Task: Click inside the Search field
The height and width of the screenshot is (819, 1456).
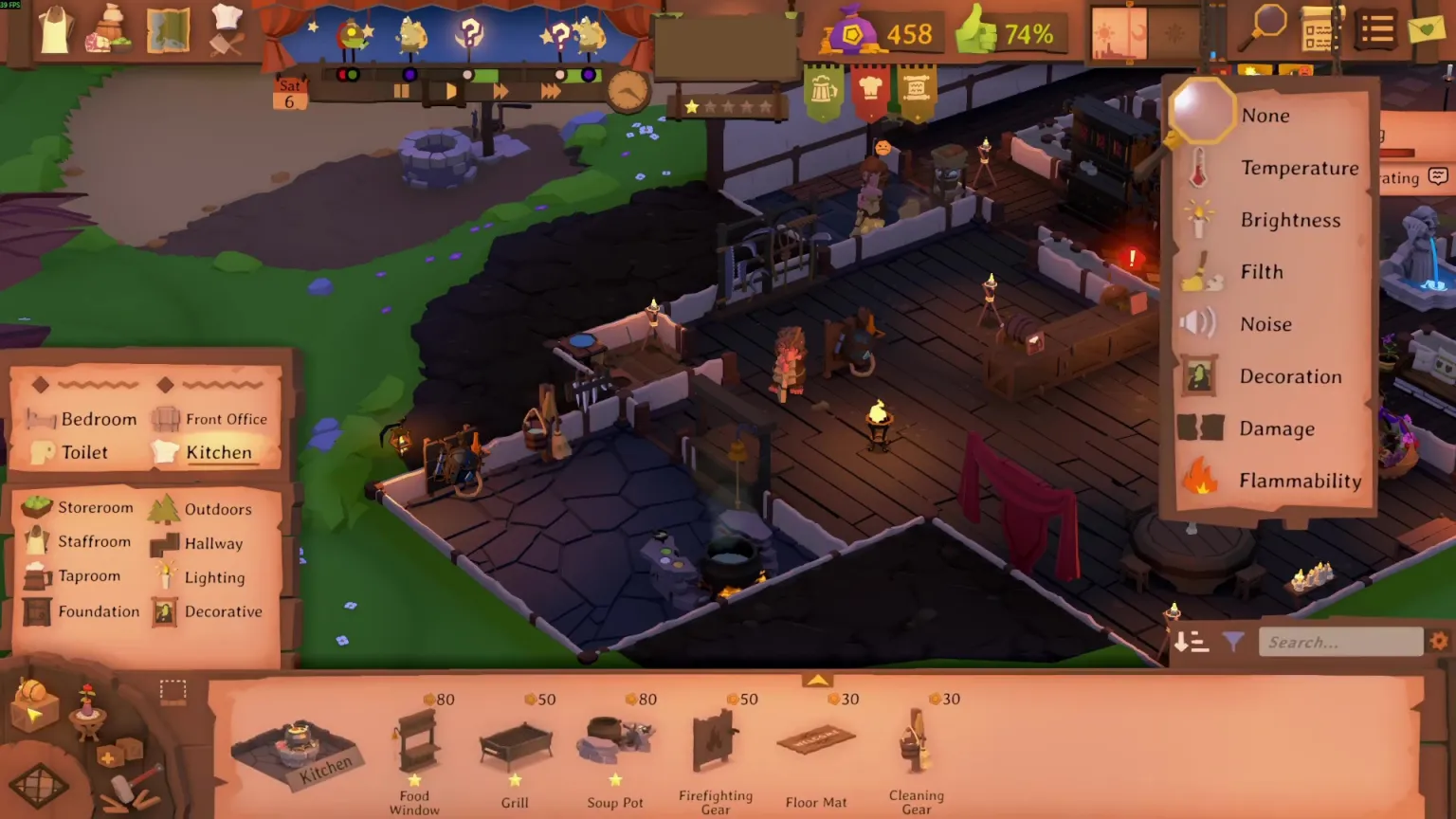Action: (1340, 642)
